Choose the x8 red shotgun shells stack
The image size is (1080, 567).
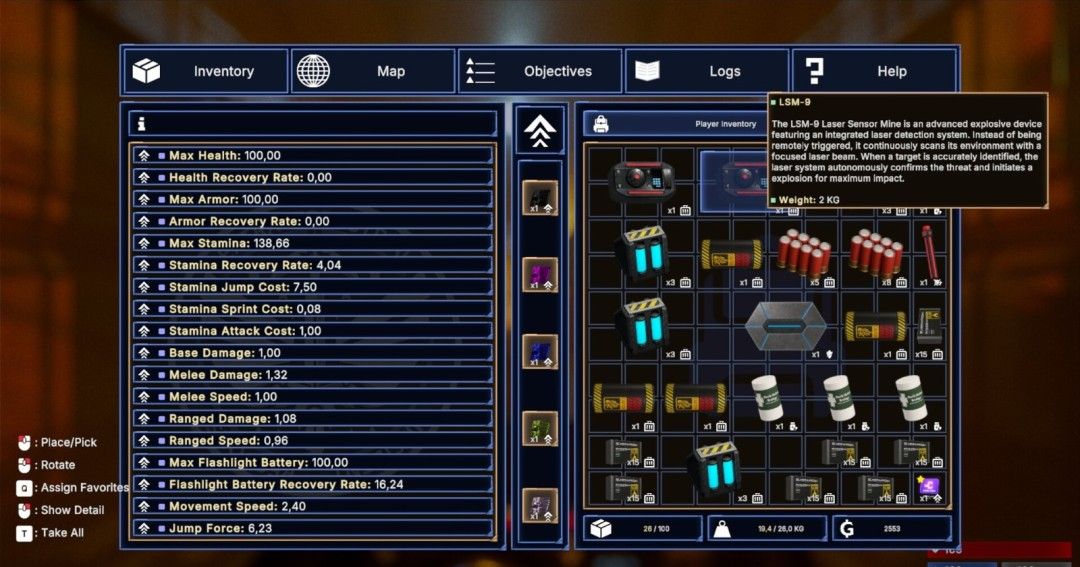click(x=875, y=251)
